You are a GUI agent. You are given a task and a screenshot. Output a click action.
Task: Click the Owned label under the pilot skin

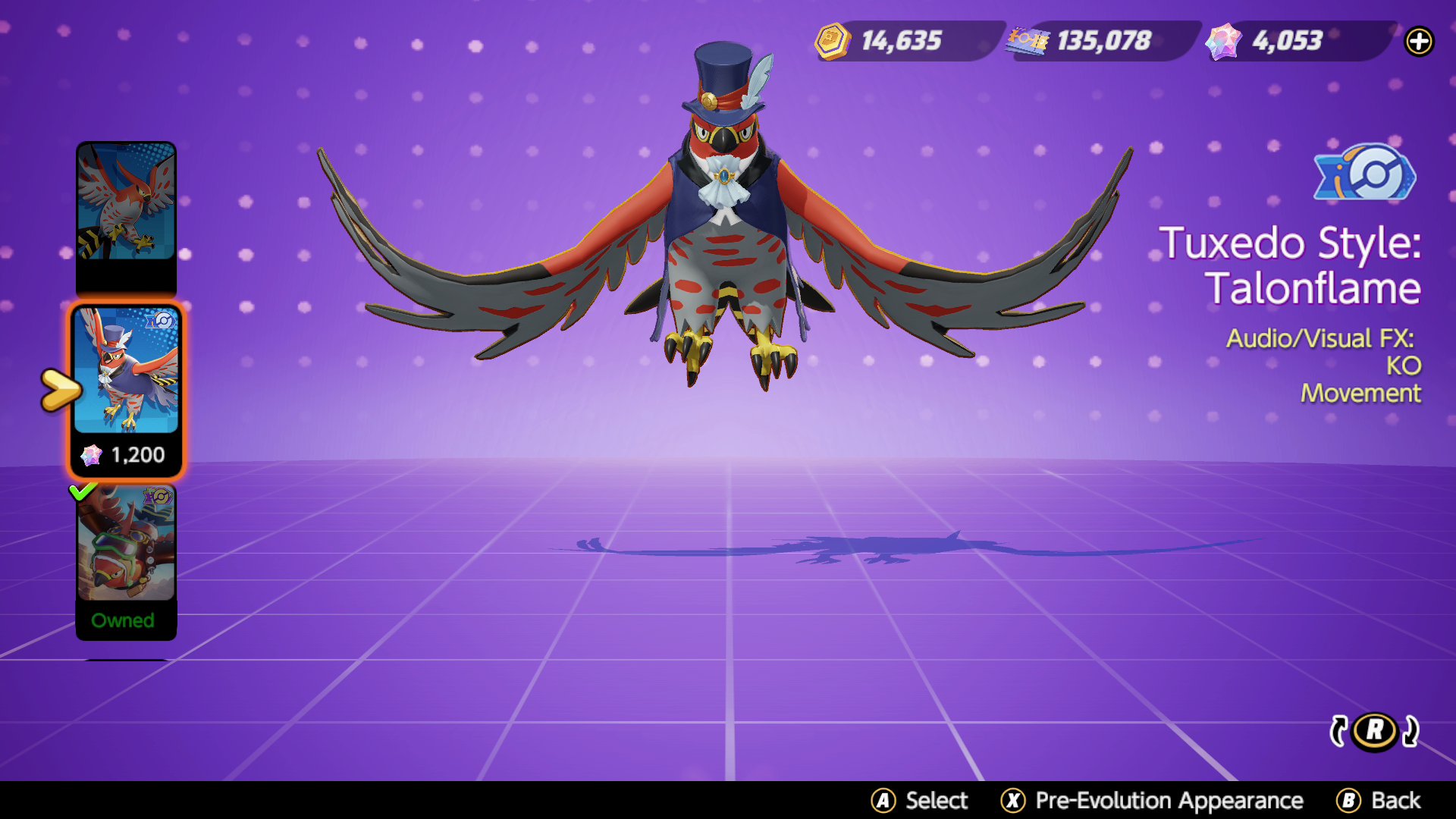coord(125,620)
